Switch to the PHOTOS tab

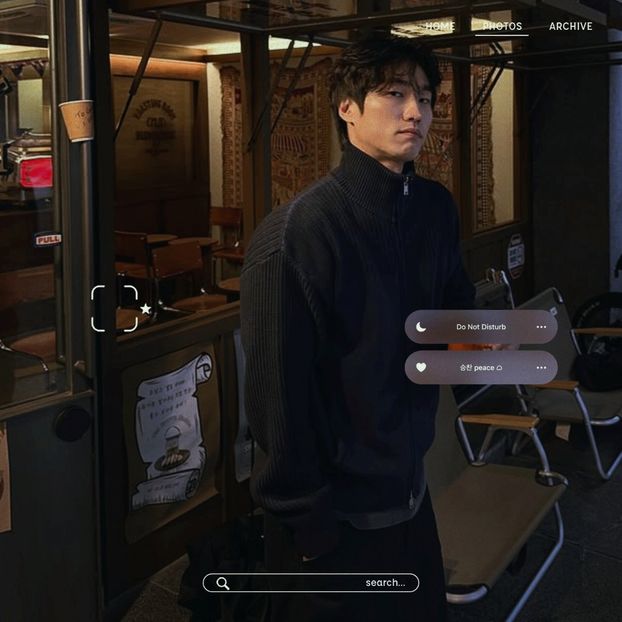tap(502, 26)
